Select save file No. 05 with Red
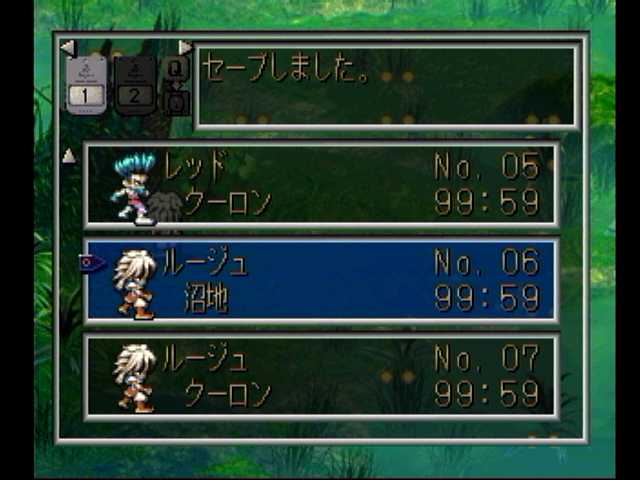This screenshot has width=640, height=480. [x=320, y=185]
